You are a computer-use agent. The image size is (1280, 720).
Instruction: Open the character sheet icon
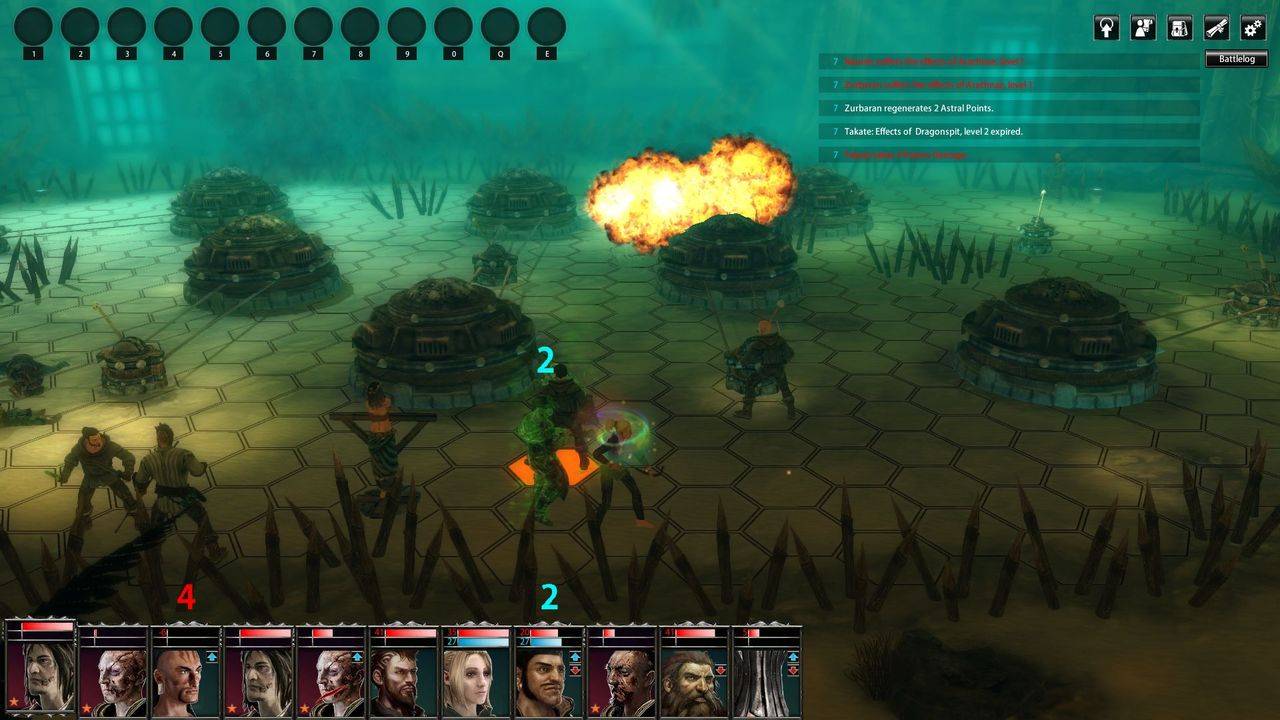pos(1143,28)
